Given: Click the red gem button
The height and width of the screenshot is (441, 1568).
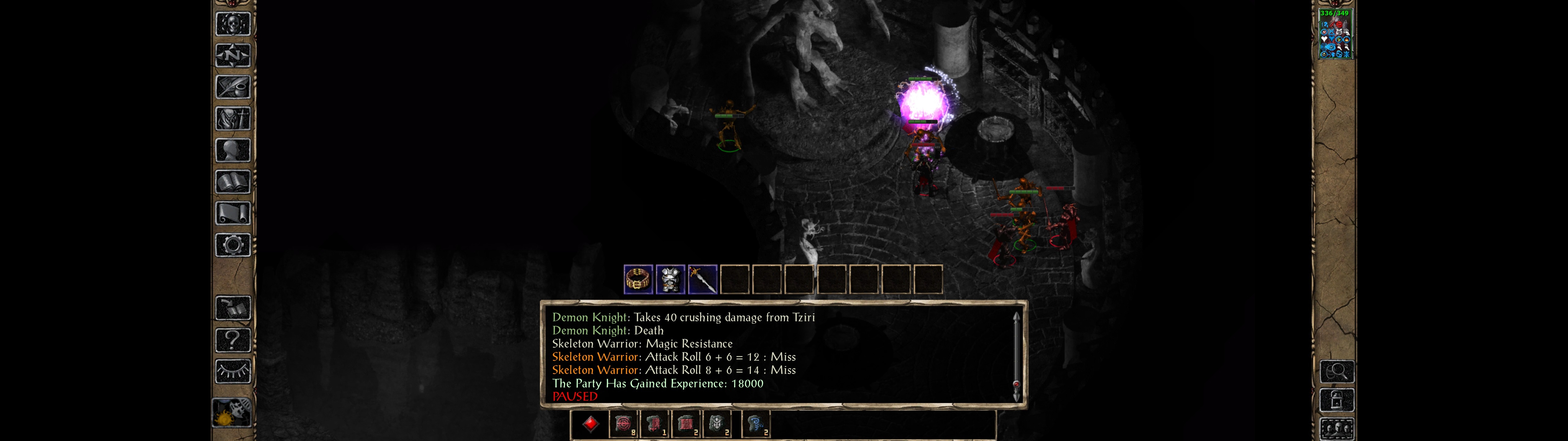Looking at the screenshot, I should pyautogui.click(x=590, y=424).
